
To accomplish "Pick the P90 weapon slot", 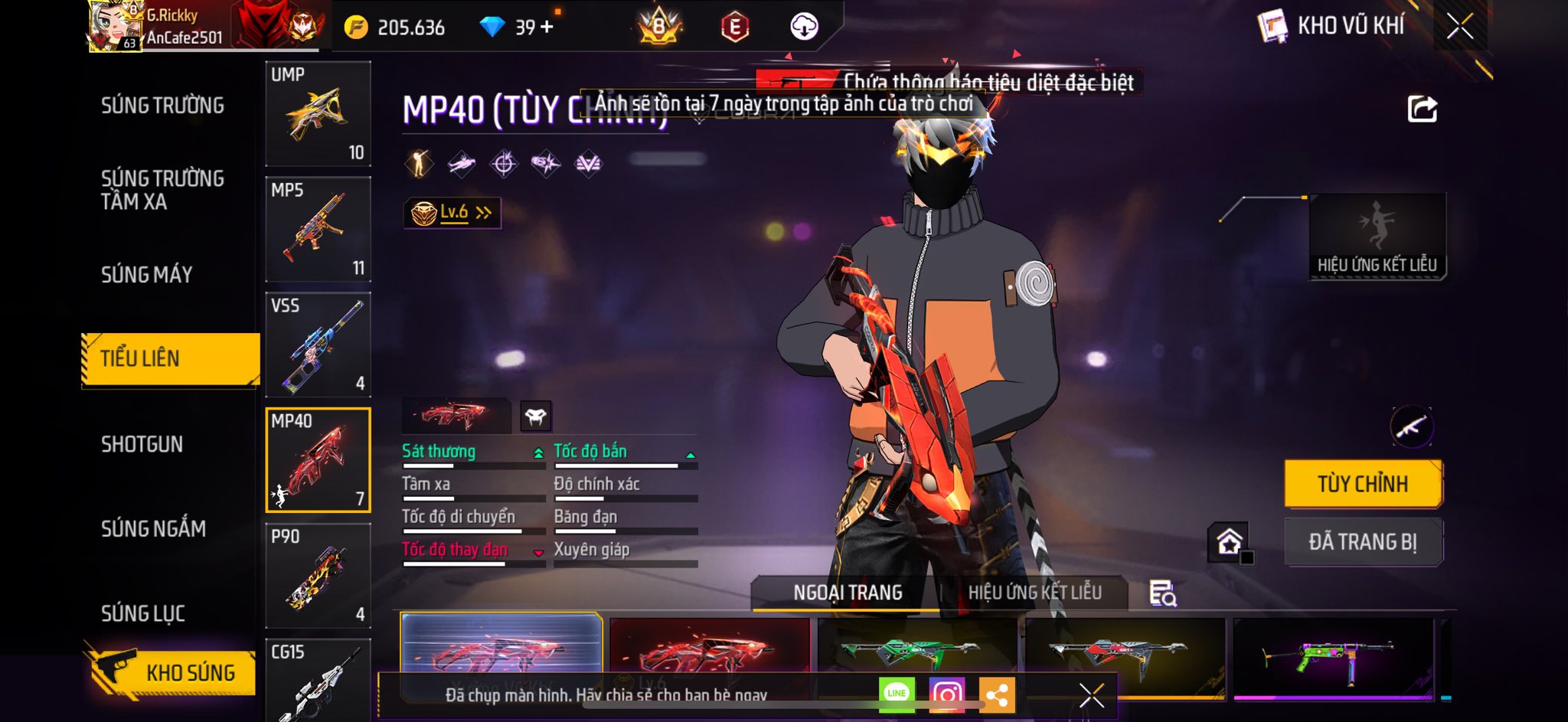I will tap(318, 576).
